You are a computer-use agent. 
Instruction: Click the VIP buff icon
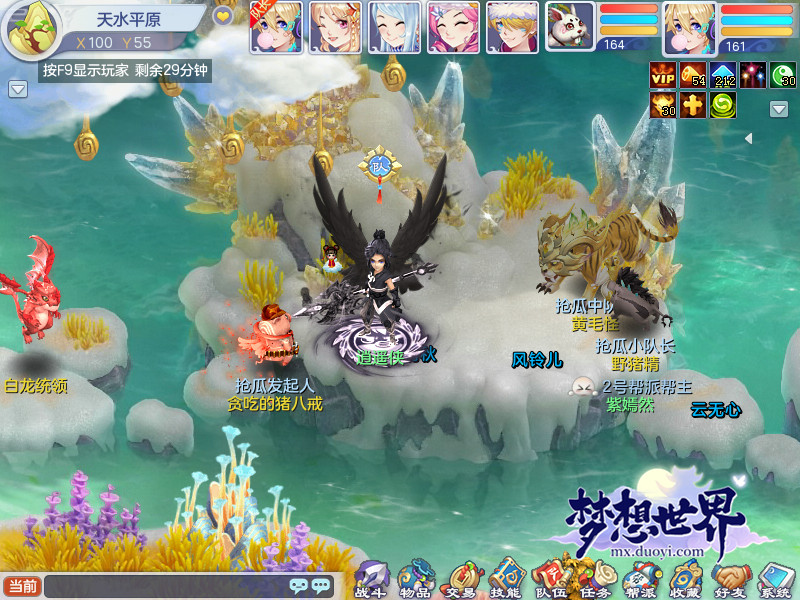tap(663, 75)
